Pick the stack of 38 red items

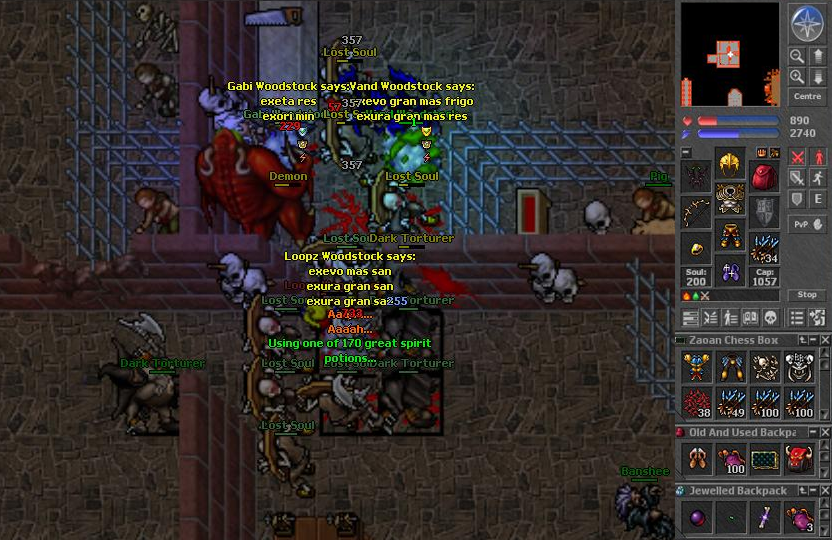(x=696, y=401)
